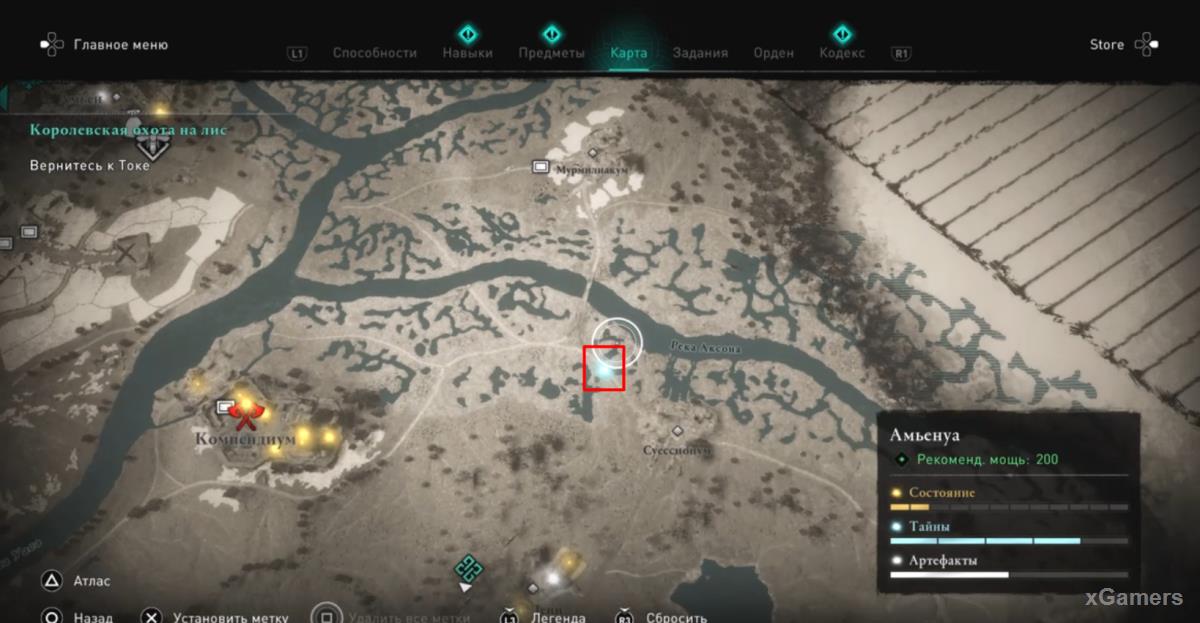Open the Главное меню main menu
Screen dimensions: 1200x623
pos(120,45)
